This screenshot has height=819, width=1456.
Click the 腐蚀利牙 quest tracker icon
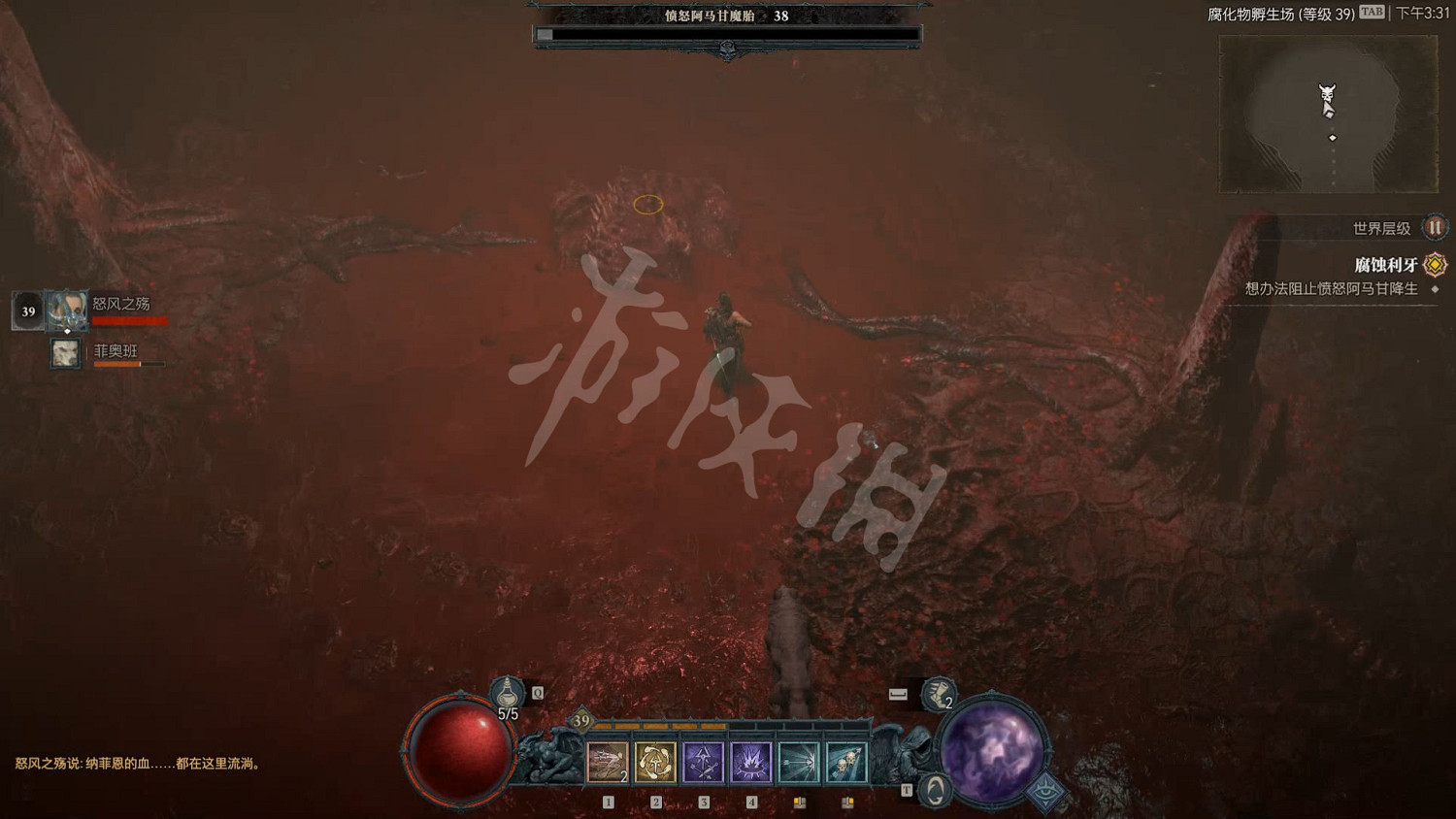click(x=1434, y=264)
